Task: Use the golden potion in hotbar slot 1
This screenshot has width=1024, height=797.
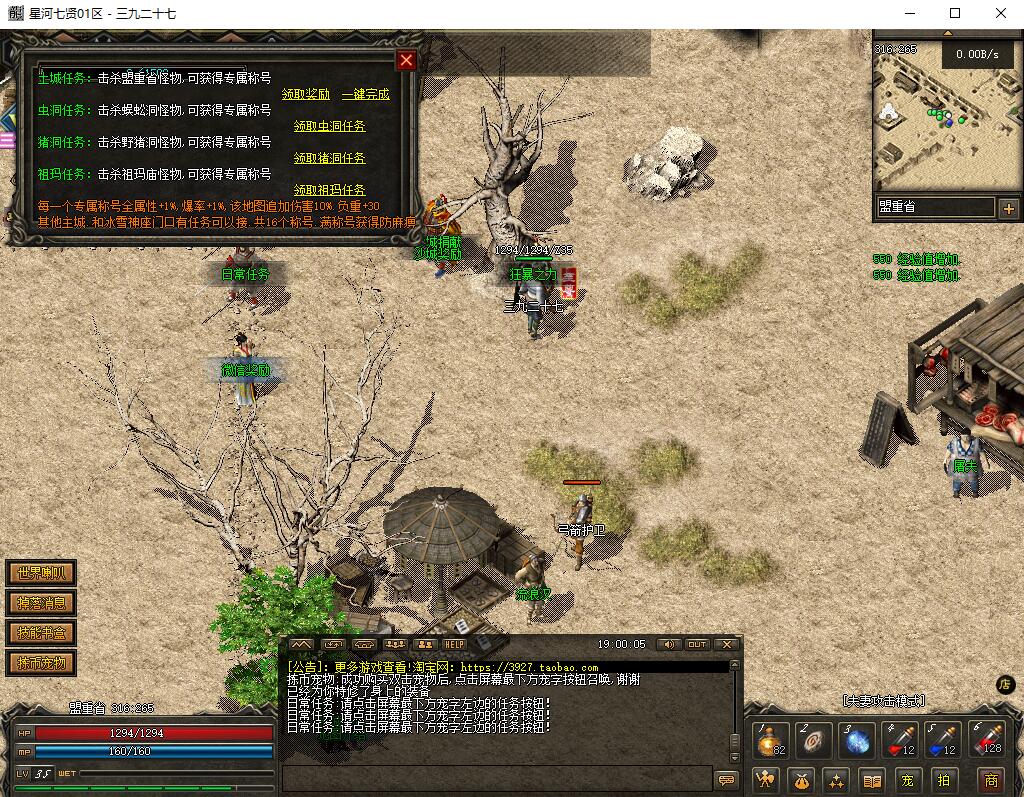Action: click(770, 740)
